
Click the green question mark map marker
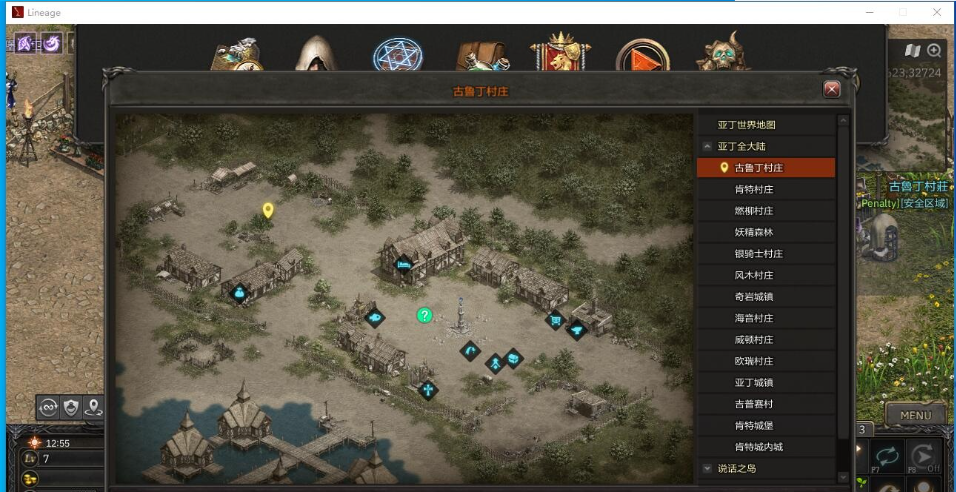point(424,315)
